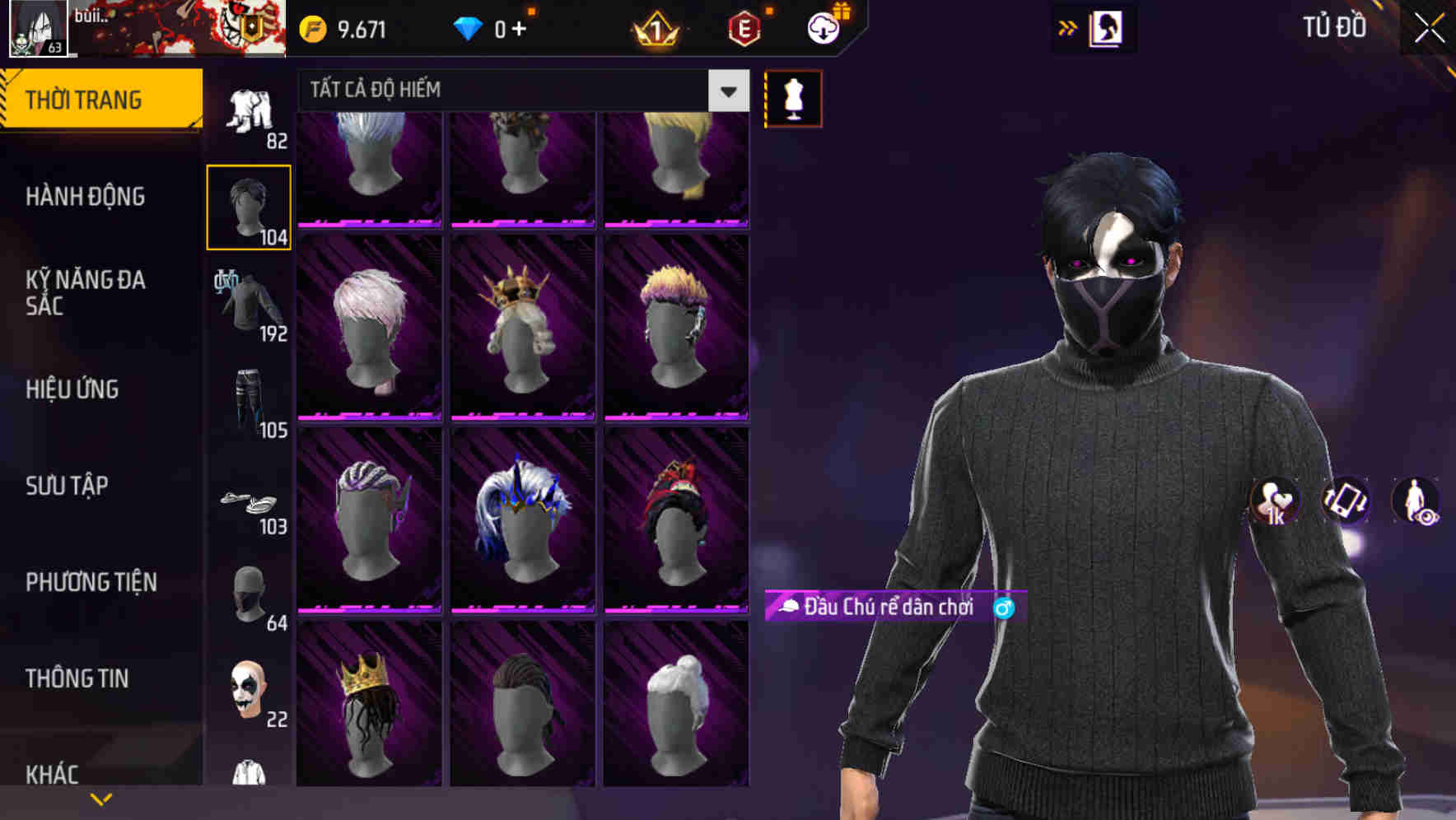Screen dimensions: 1456x820
Task: Open the mask category icon showing 64 items
Action: tap(247, 593)
